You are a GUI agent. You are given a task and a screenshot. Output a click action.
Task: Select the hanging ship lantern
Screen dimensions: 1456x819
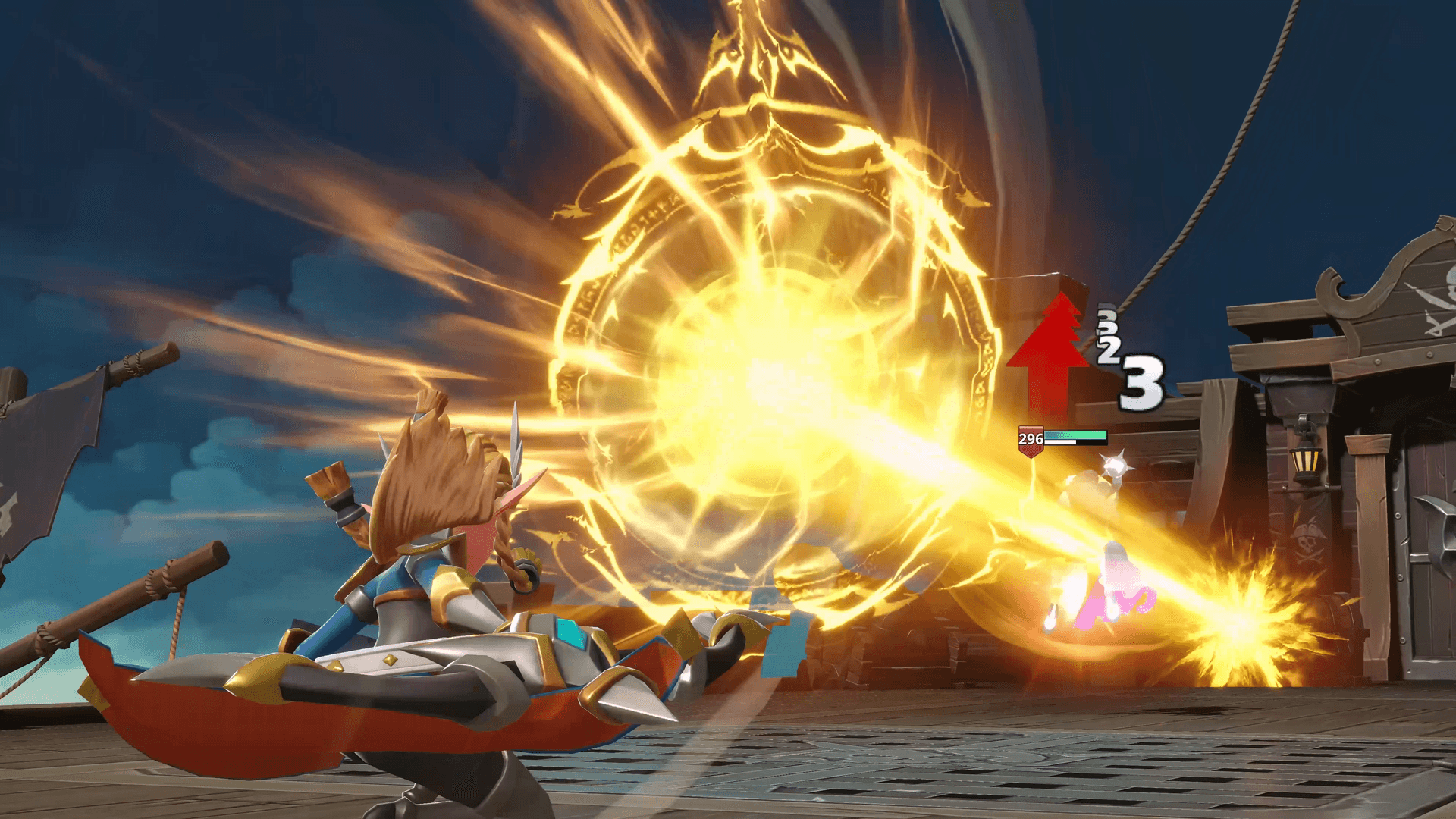(x=1304, y=461)
